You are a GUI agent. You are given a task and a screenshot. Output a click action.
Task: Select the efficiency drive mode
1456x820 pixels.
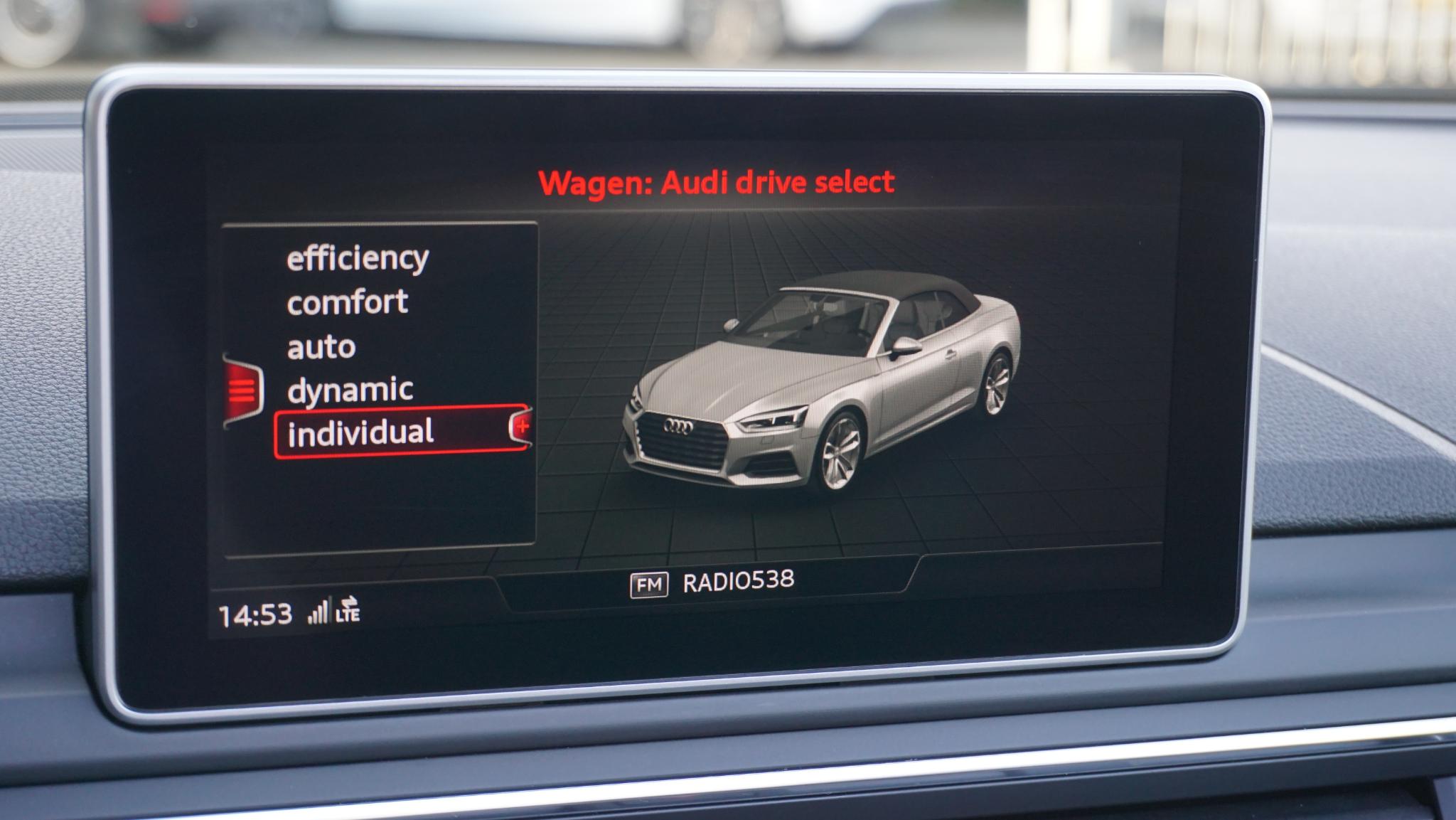358,258
